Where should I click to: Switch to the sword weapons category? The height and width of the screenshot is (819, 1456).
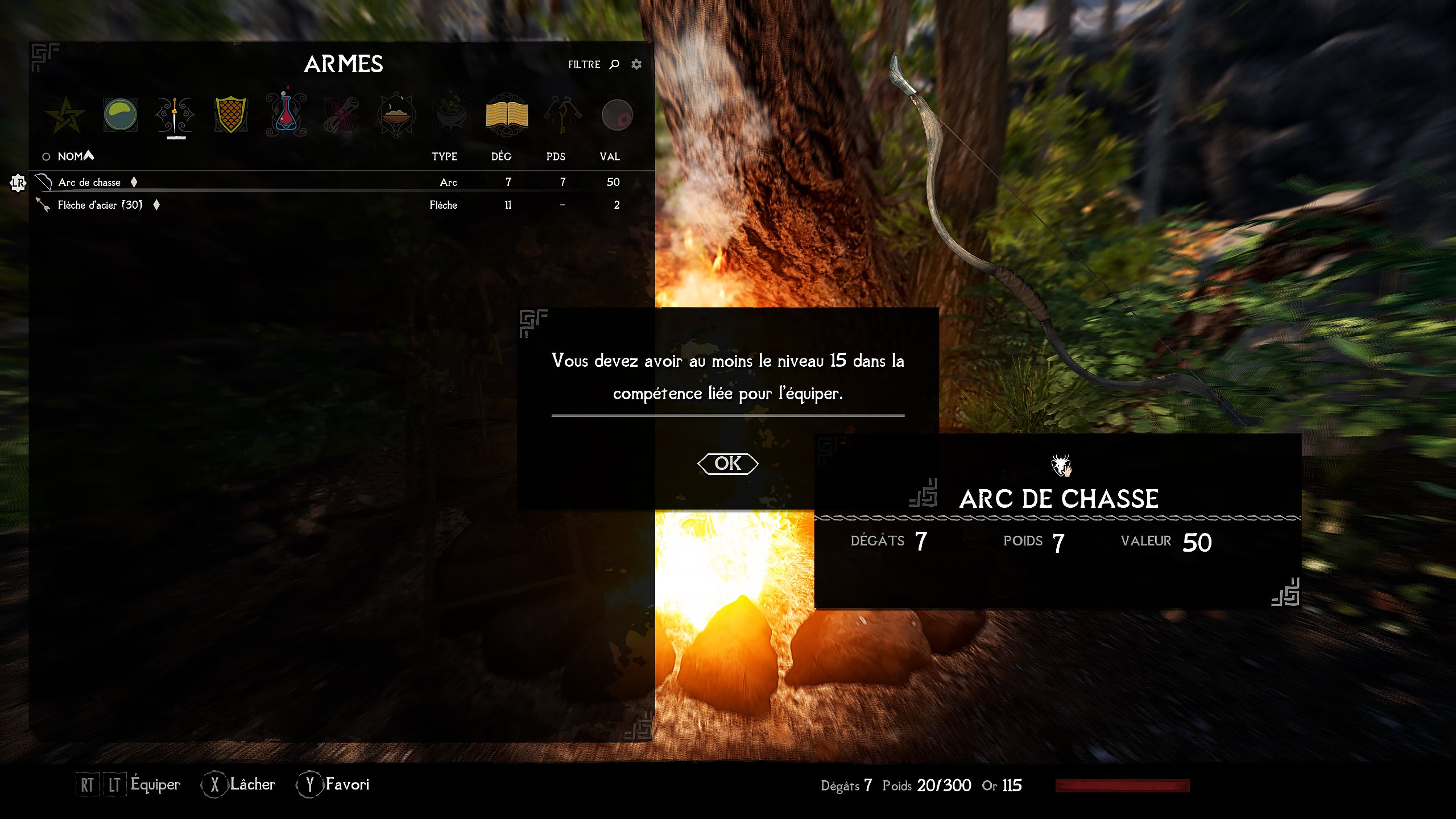(175, 115)
